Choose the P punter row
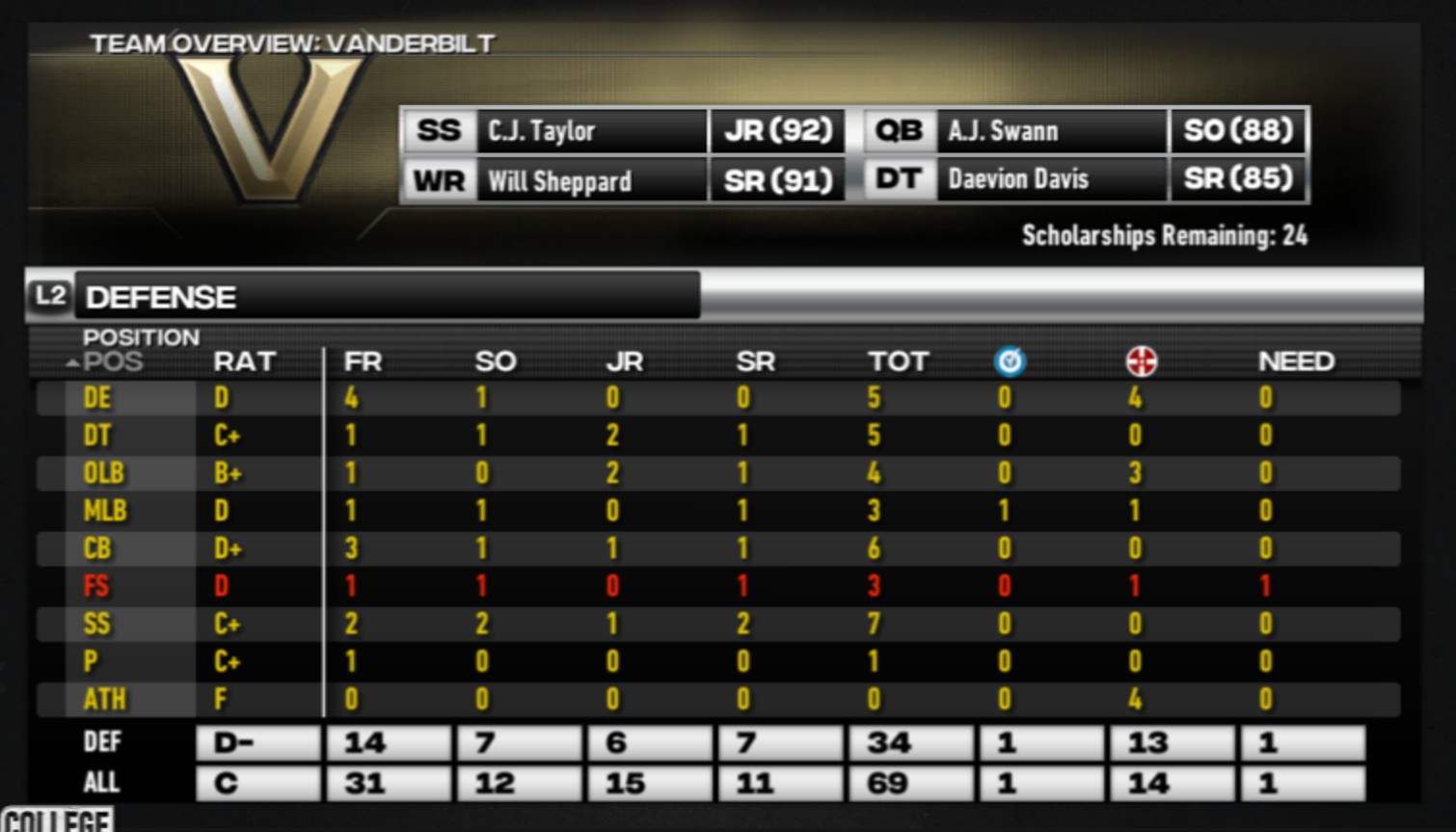 click(91, 661)
